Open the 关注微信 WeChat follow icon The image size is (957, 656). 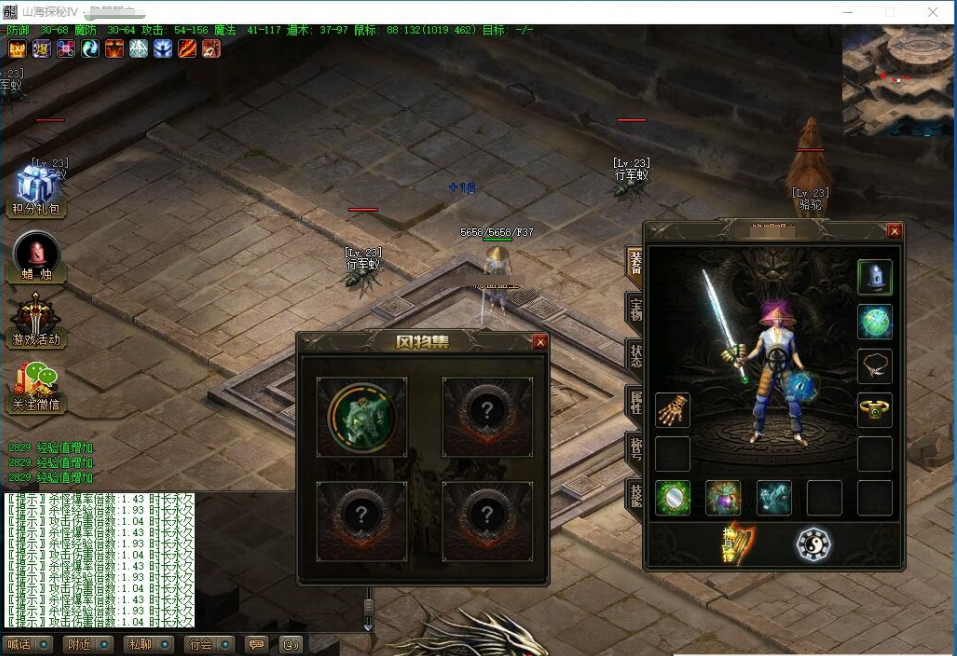(36, 384)
